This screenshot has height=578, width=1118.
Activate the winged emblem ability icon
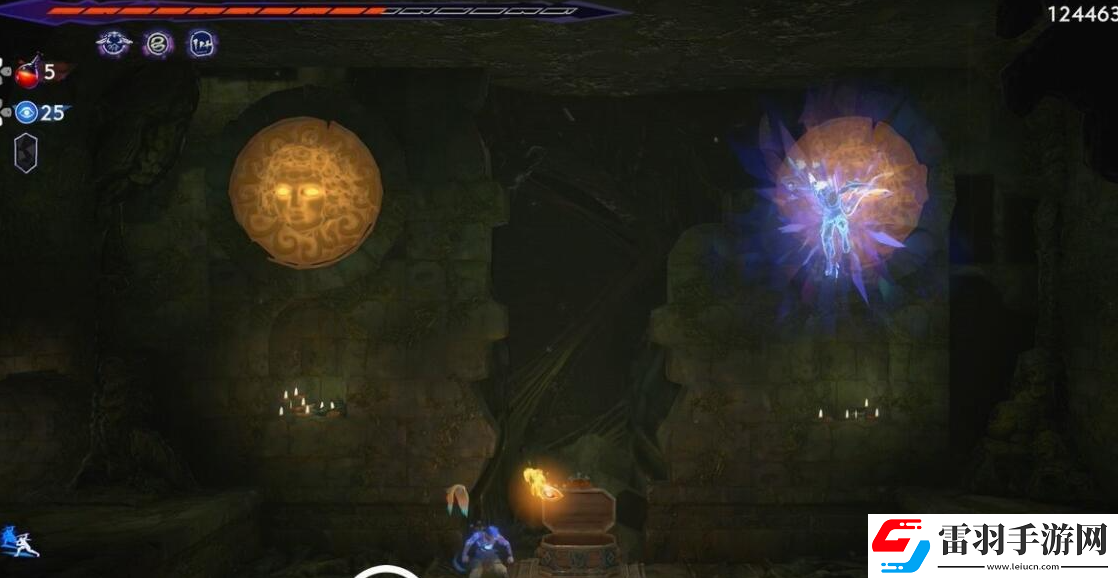(114, 44)
